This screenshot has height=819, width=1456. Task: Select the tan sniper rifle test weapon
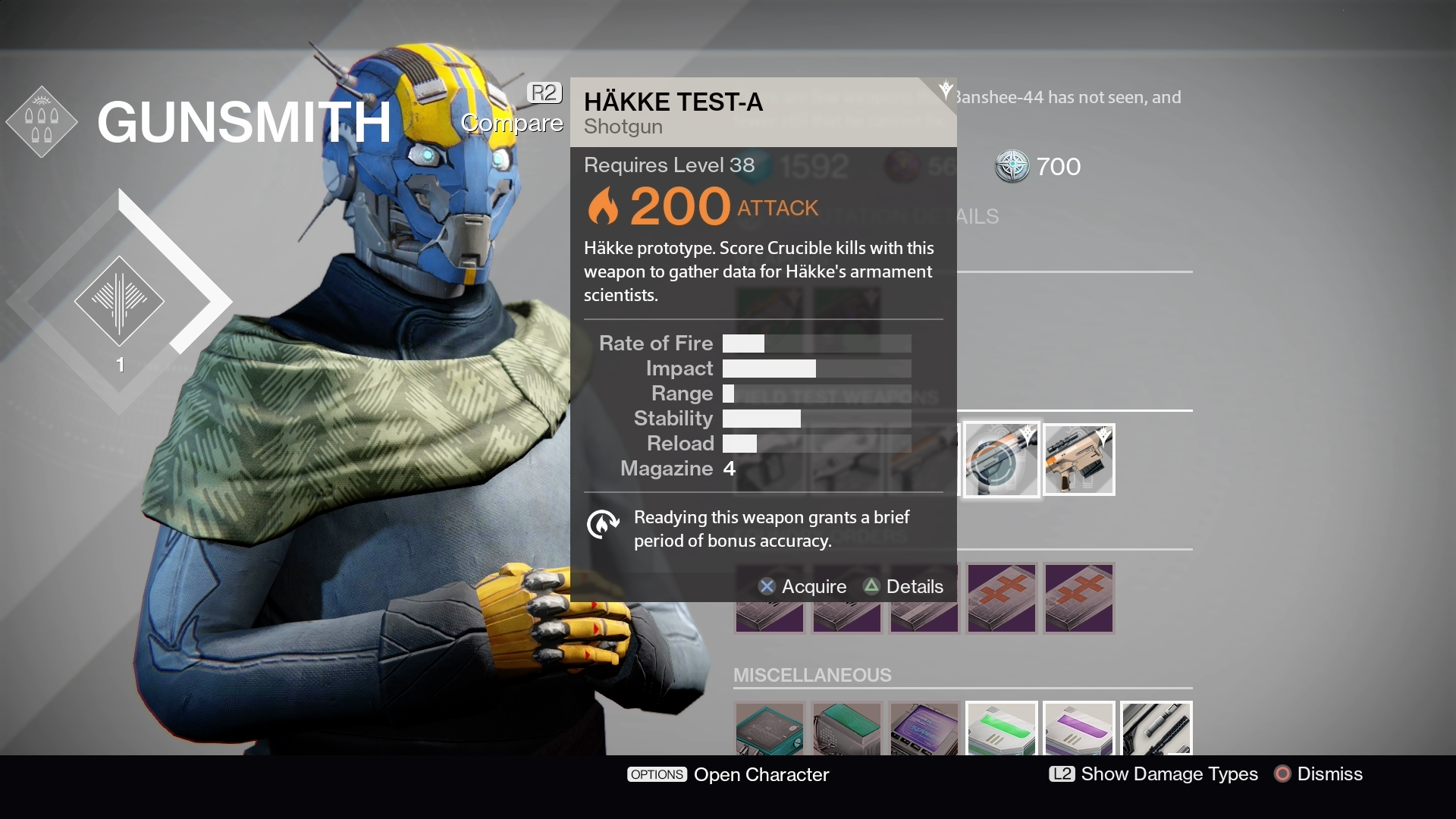coord(1078,460)
